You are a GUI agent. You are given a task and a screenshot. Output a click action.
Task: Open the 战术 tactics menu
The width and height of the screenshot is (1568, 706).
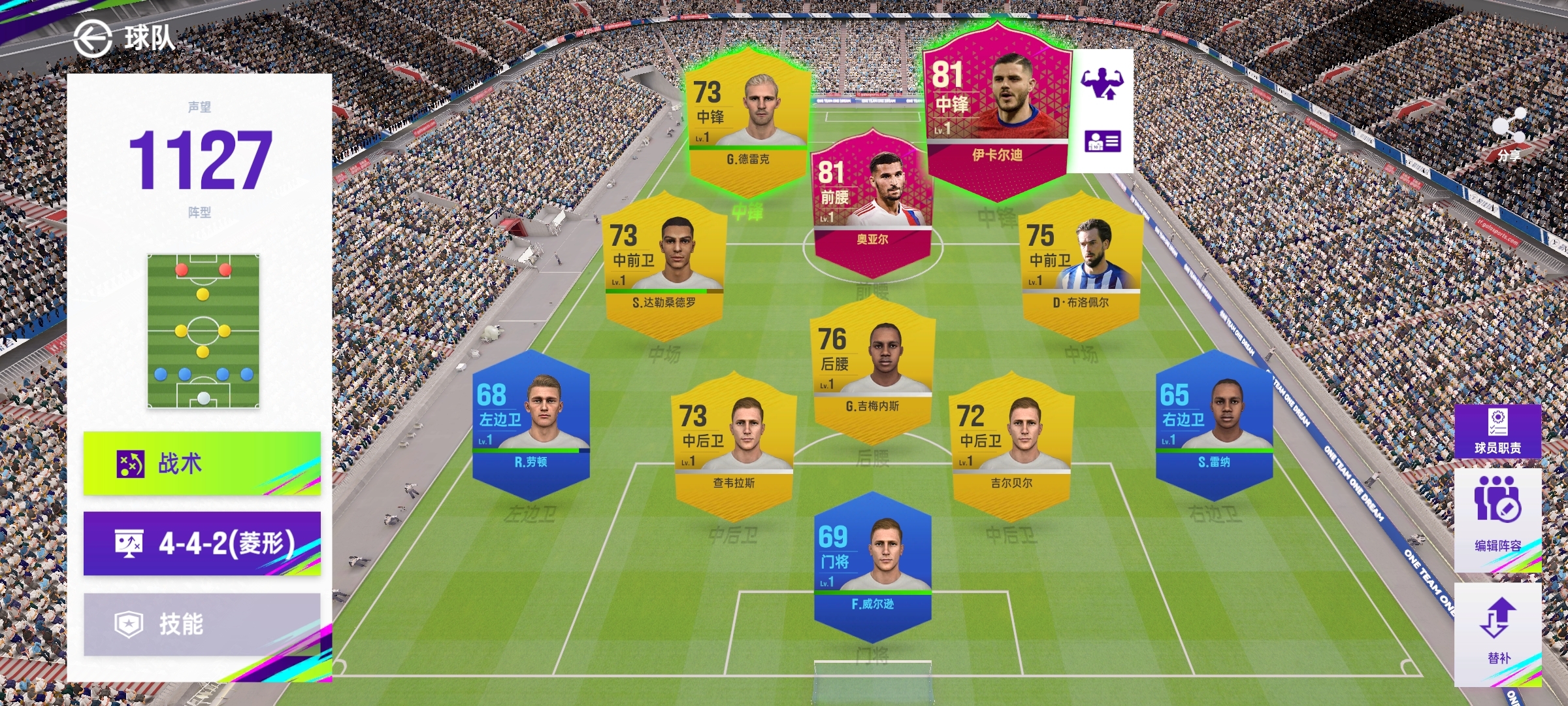[202, 463]
